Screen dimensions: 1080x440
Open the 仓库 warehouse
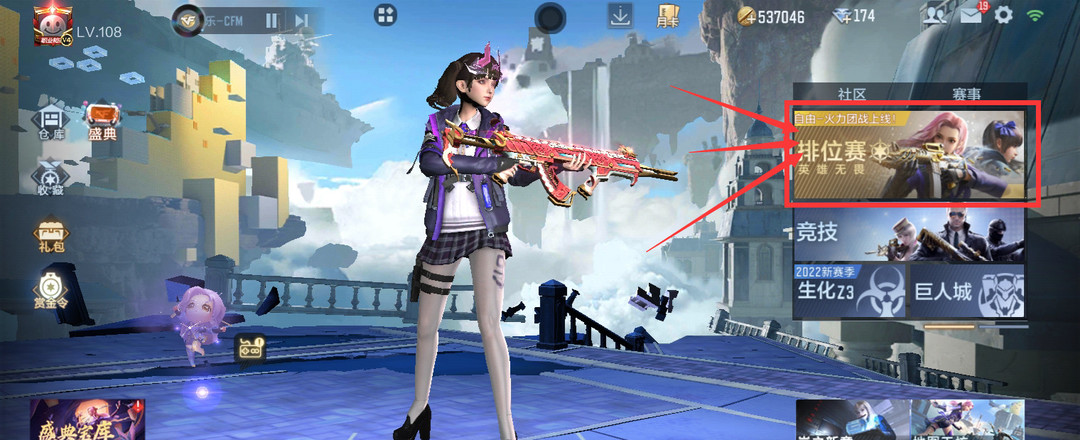(x=52, y=122)
